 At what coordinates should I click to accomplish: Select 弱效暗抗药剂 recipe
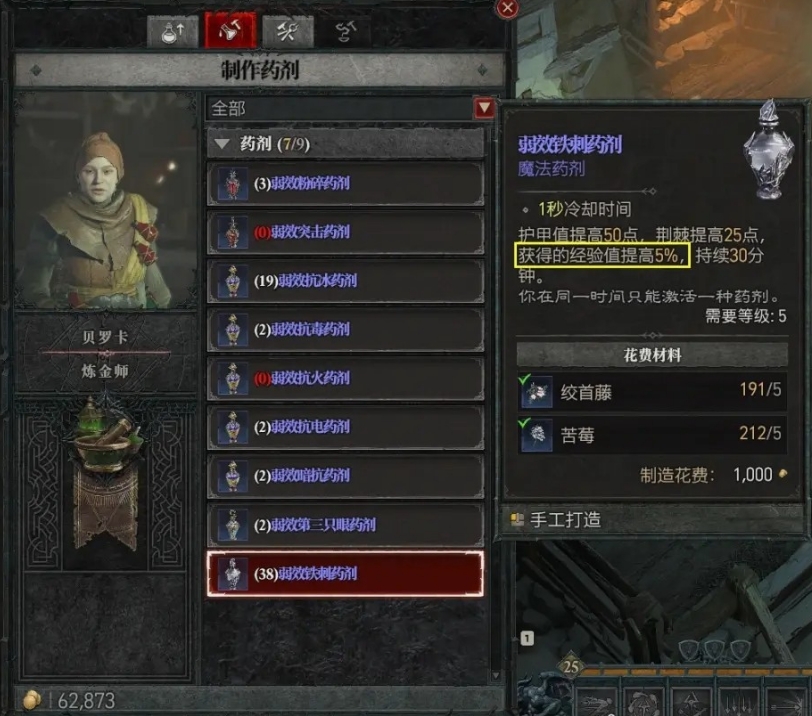(345, 476)
